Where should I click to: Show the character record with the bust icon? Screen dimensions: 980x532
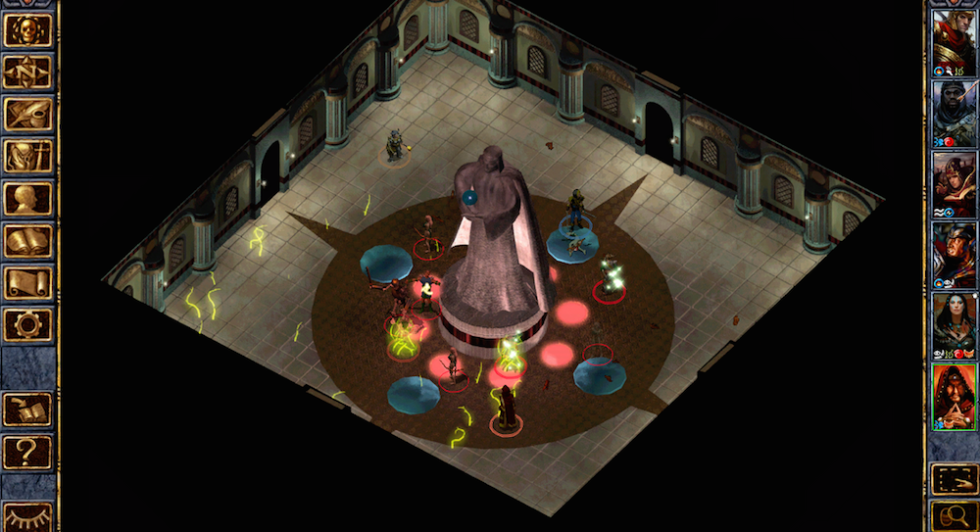tap(28, 198)
